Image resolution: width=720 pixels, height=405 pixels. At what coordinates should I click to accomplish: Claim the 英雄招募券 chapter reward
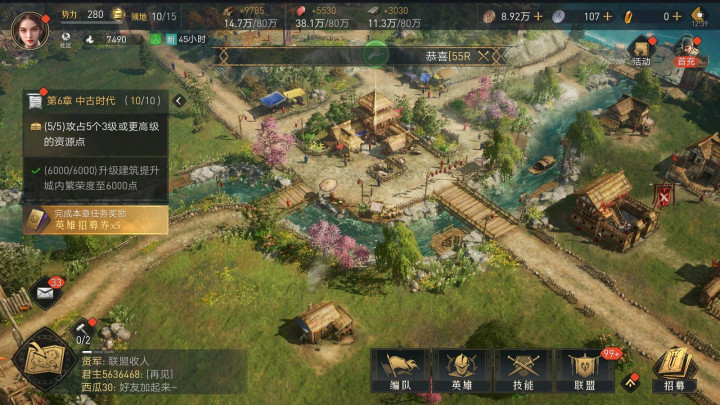(x=95, y=220)
